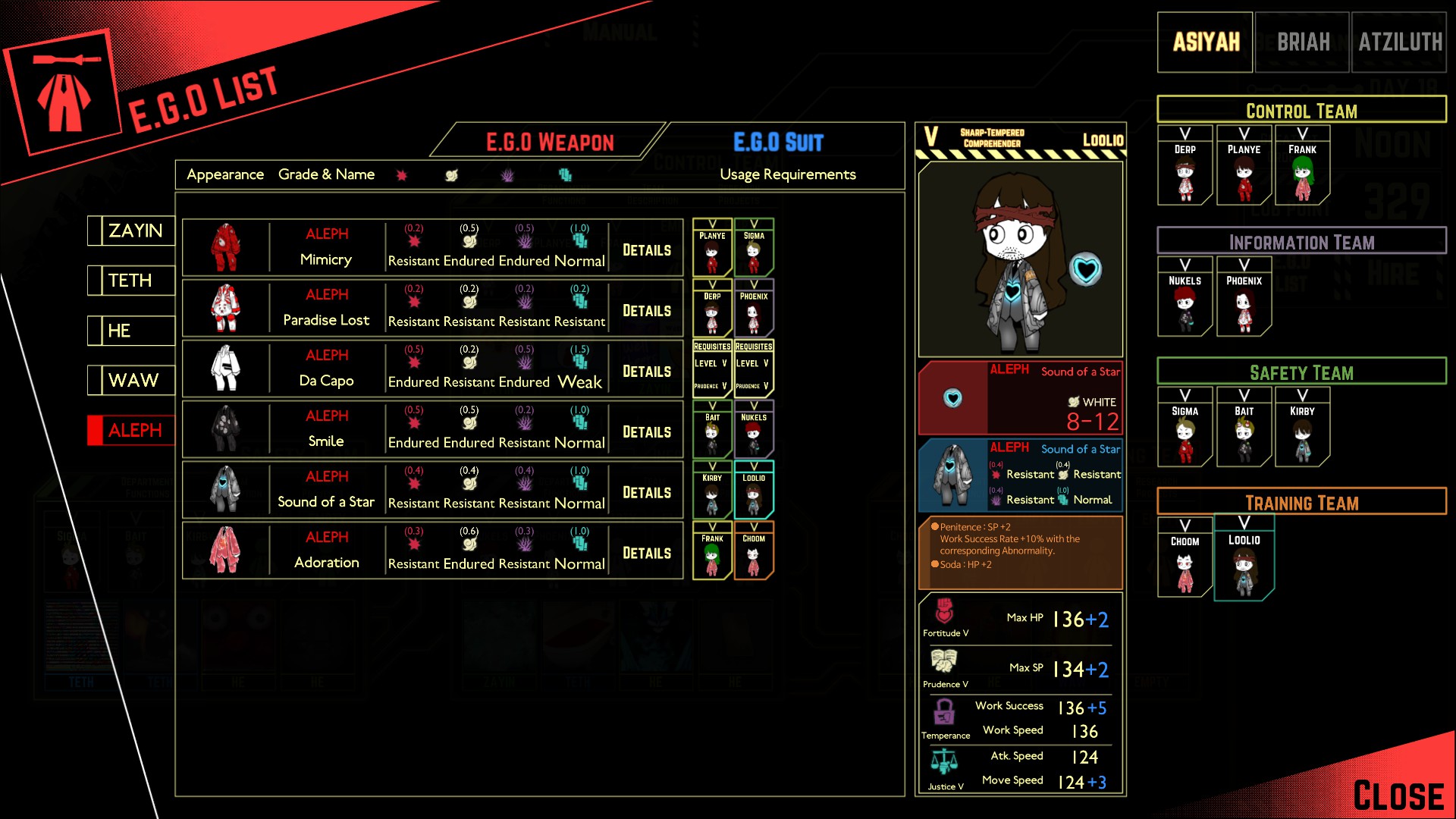Select the E.G.O Weapon tab

coord(550,142)
